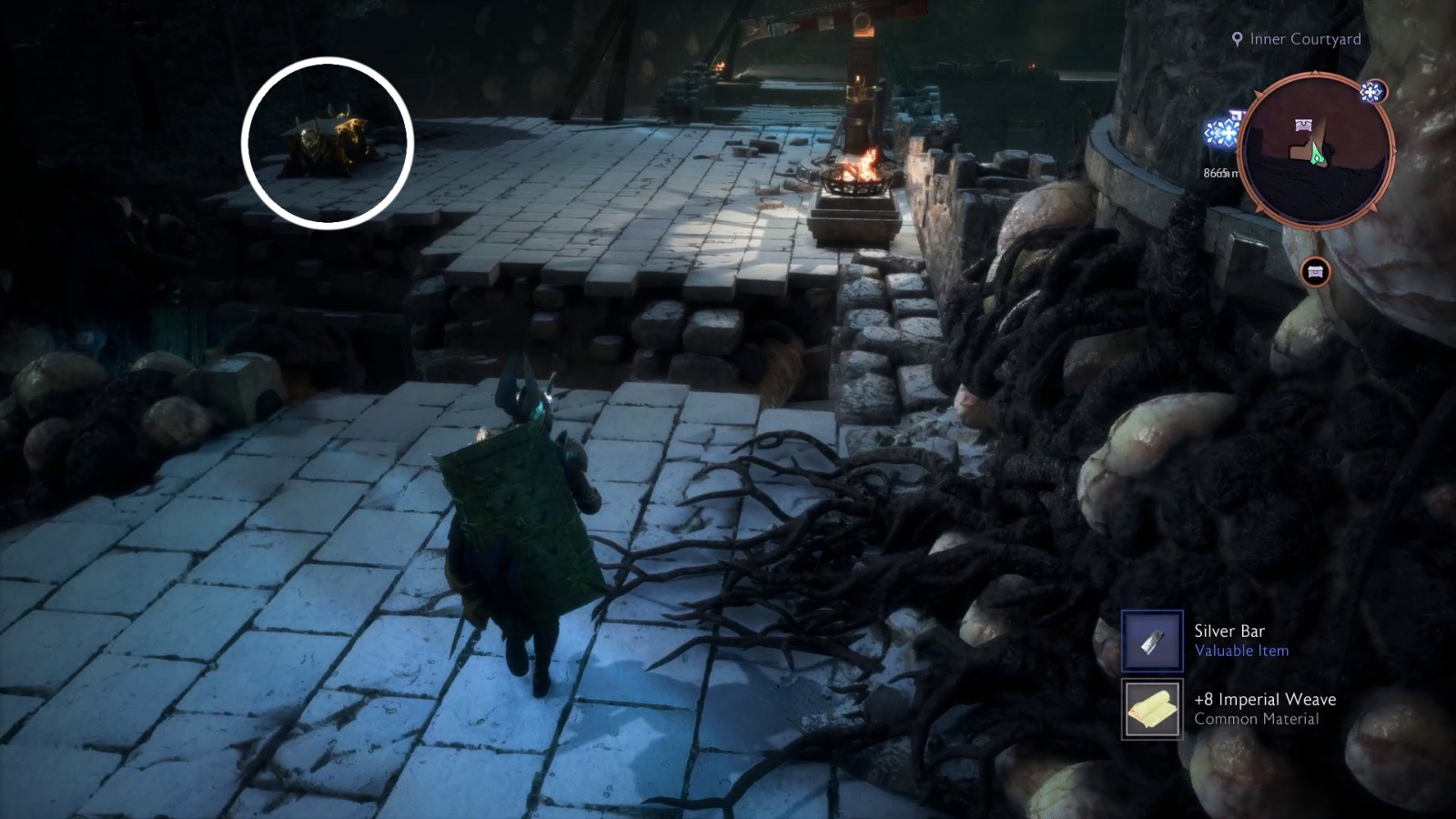
Task: Click the Imperial Weave cloth icon
Action: (1152, 709)
